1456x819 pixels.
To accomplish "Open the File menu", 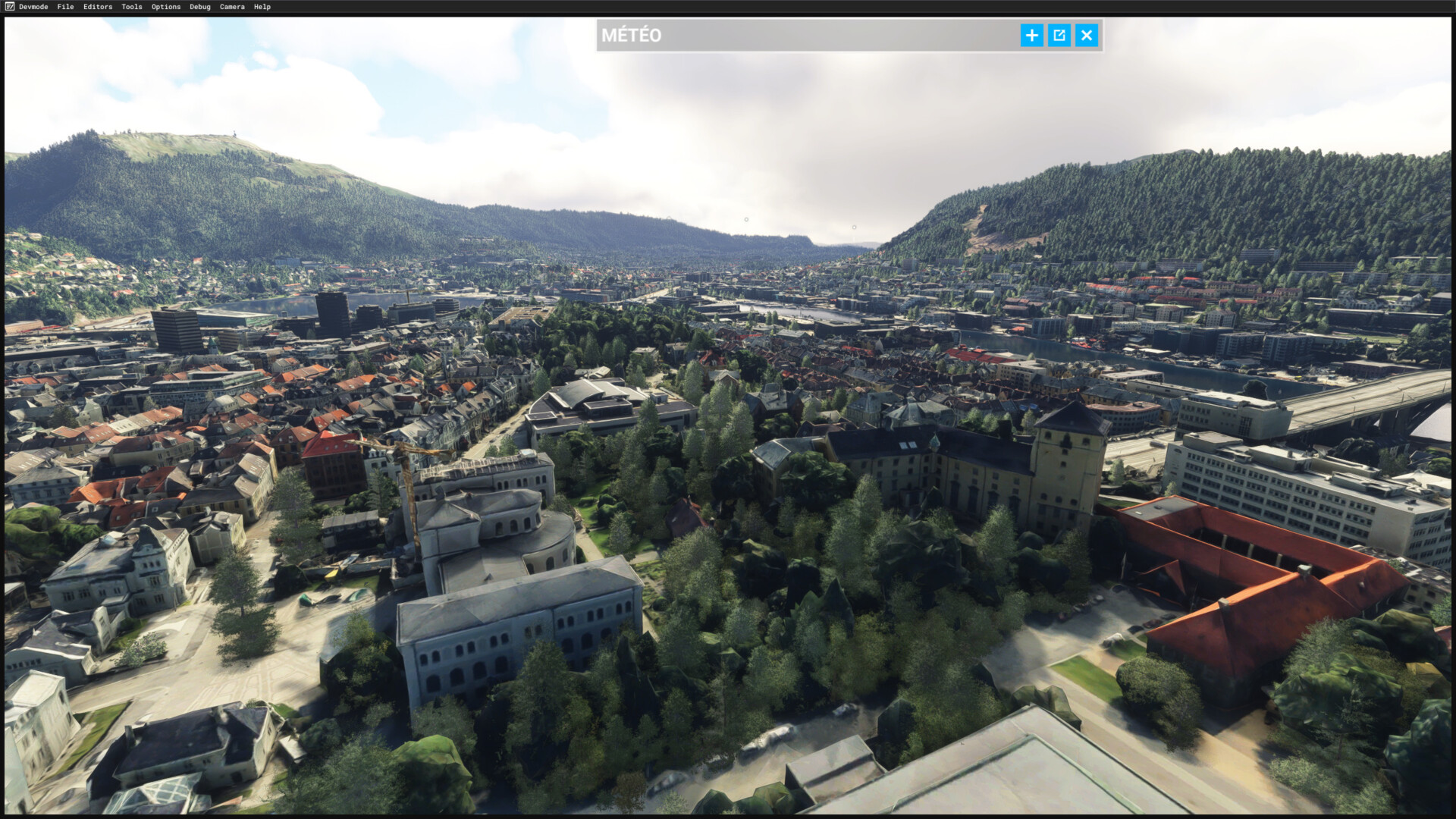I will (x=65, y=7).
